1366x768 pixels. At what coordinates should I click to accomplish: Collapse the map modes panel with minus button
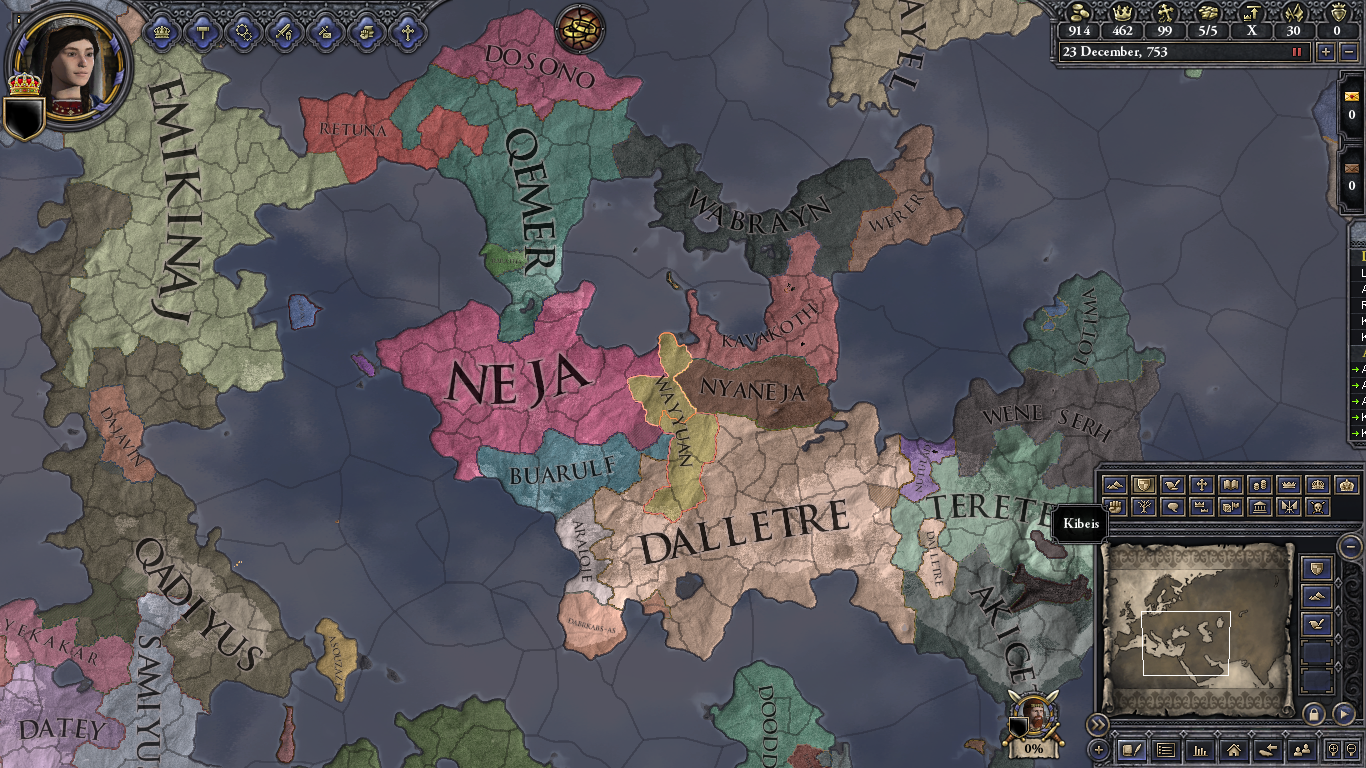1348,545
